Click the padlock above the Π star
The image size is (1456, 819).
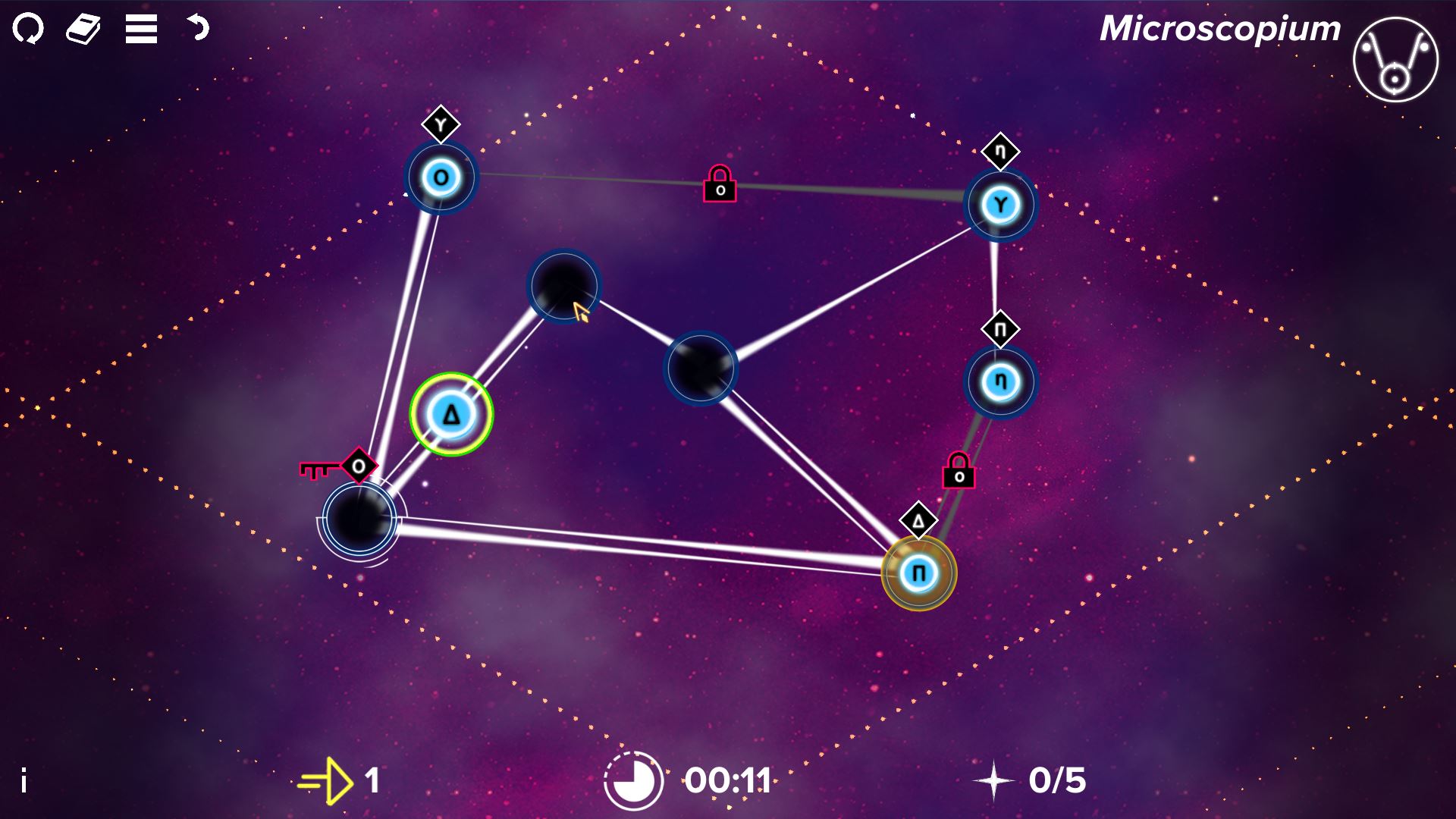959,470
